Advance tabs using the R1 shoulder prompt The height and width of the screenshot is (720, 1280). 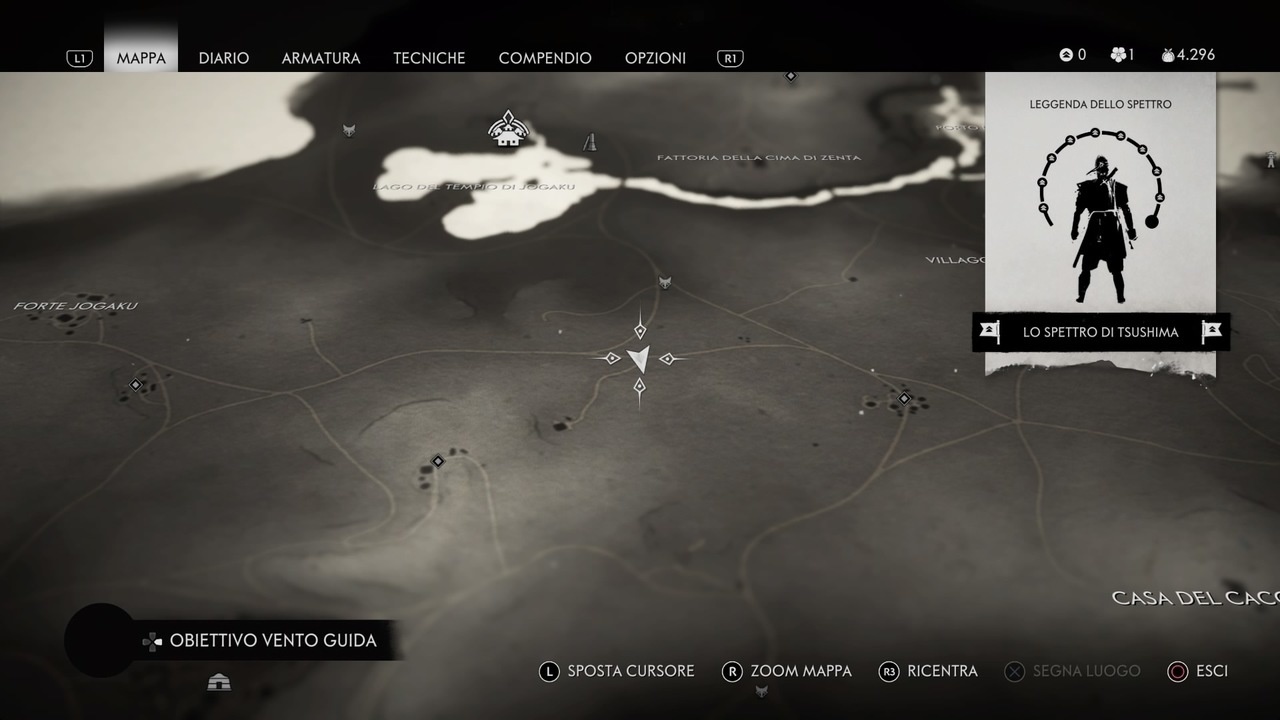point(729,57)
